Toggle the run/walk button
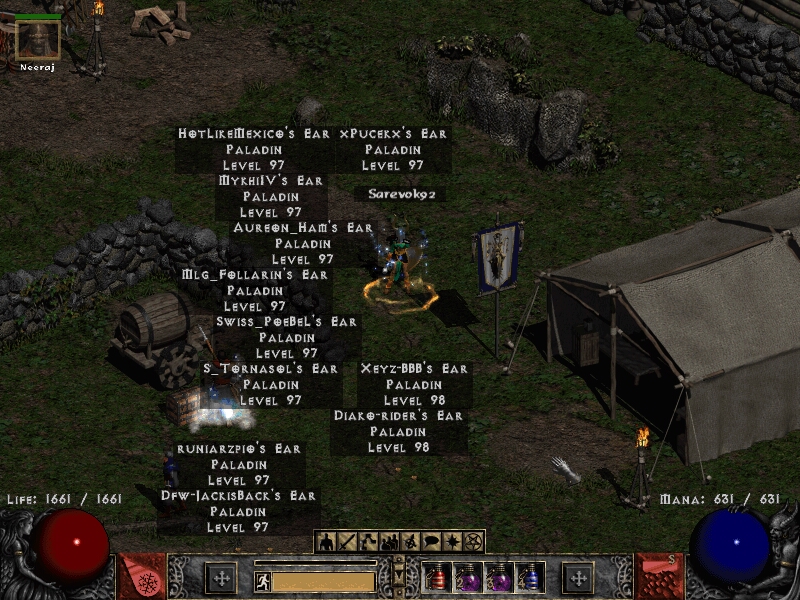Screen dimensions: 800x600 [x=261, y=579]
